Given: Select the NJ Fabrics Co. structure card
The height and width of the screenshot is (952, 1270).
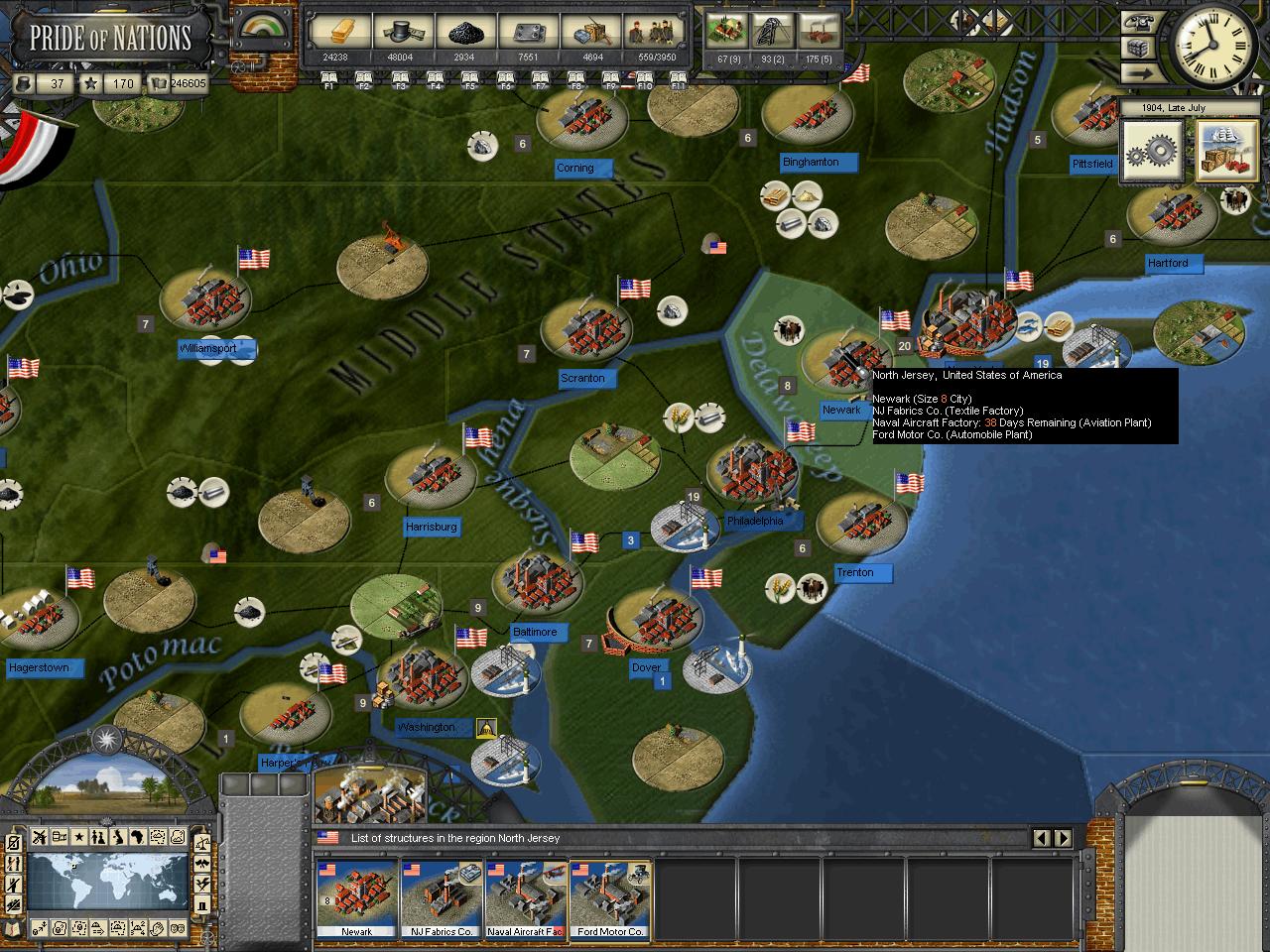Looking at the screenshot, I should pyautogui.click(x=442, y=898).
